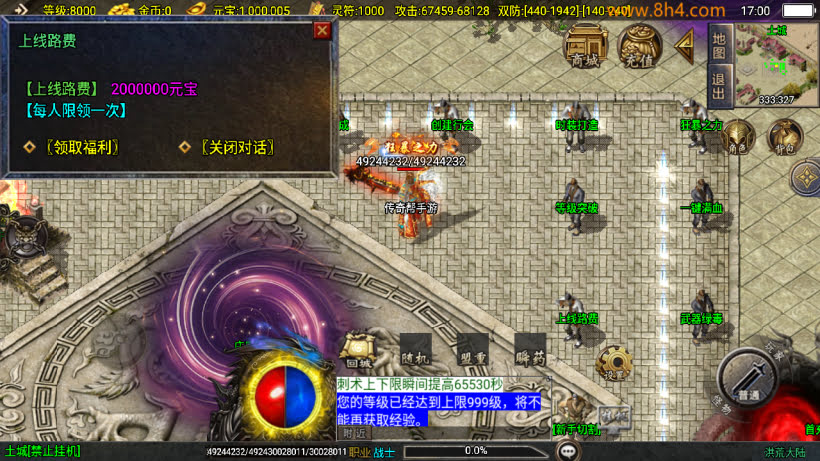Trigger the 普通 sword attack button

[x=746, y=378]
